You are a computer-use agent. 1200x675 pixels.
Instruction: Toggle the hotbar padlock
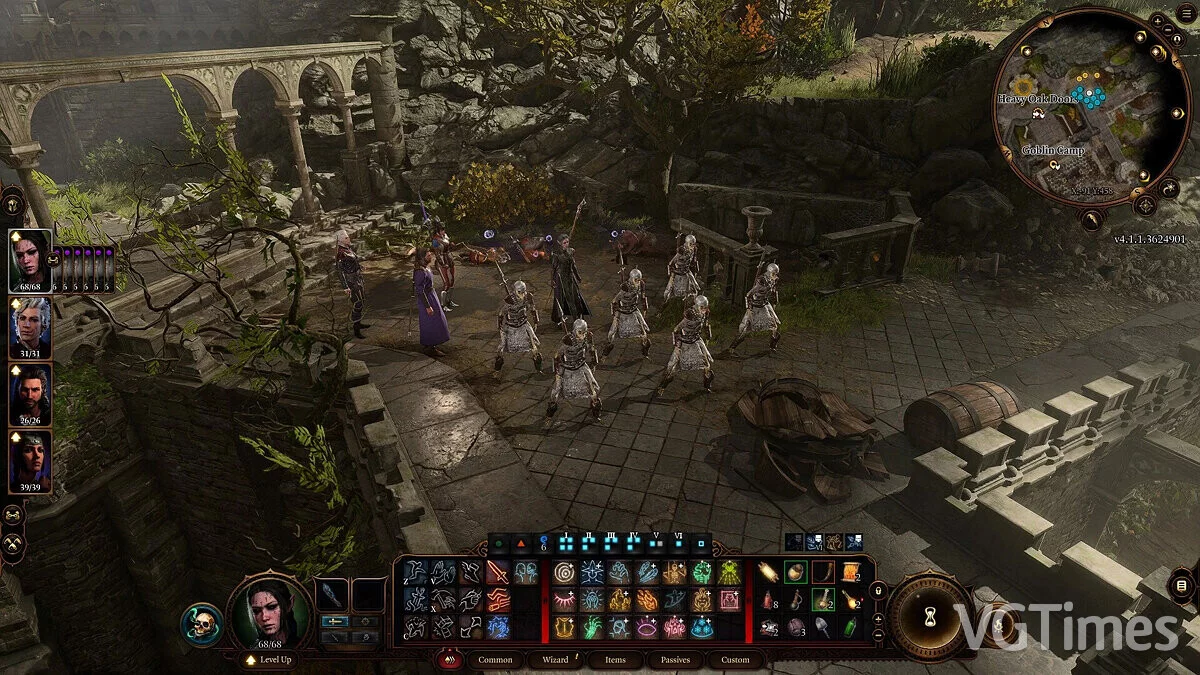[x=879, y=590]
